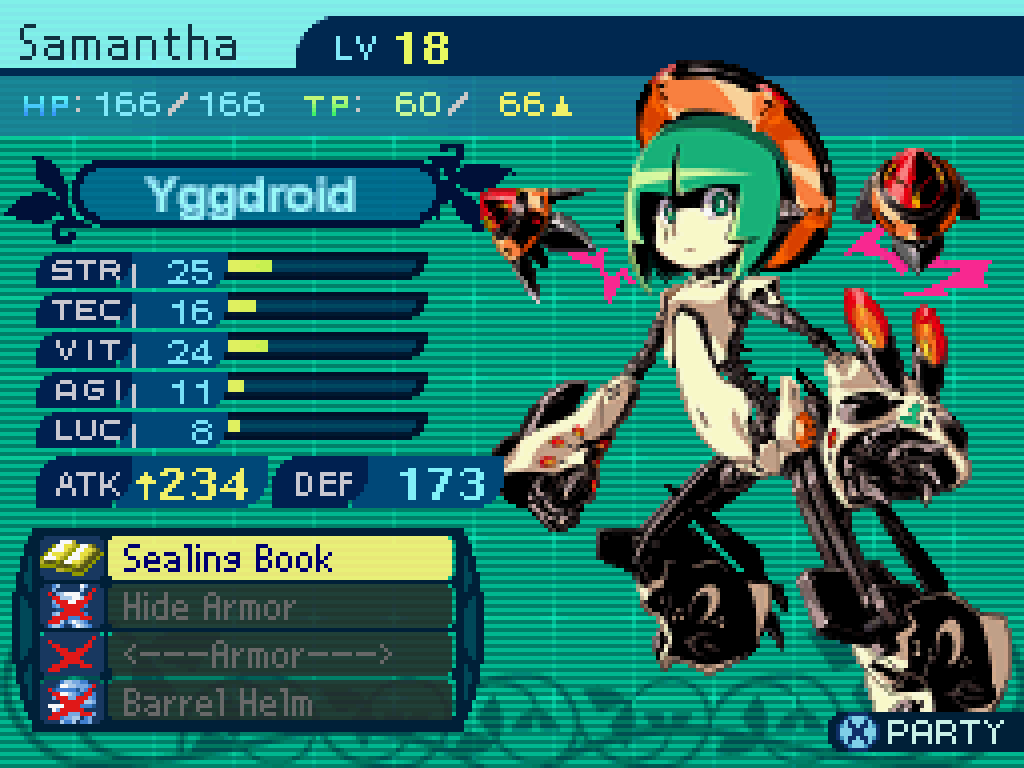Open the Party view button
Image resolution: width=1024 pixels, height=768 pixels.
click(x=920, y=732)
